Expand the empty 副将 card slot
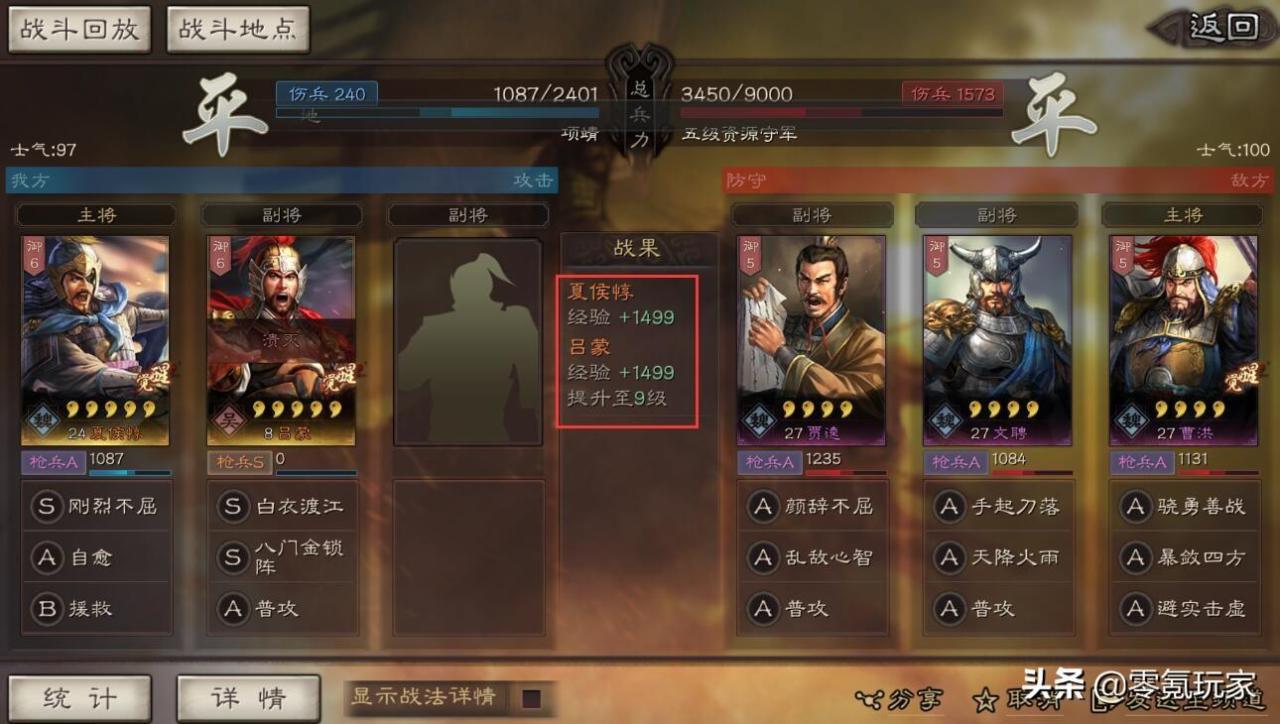The height and width of the screenshot is (724, 1280). click(468, 336)
